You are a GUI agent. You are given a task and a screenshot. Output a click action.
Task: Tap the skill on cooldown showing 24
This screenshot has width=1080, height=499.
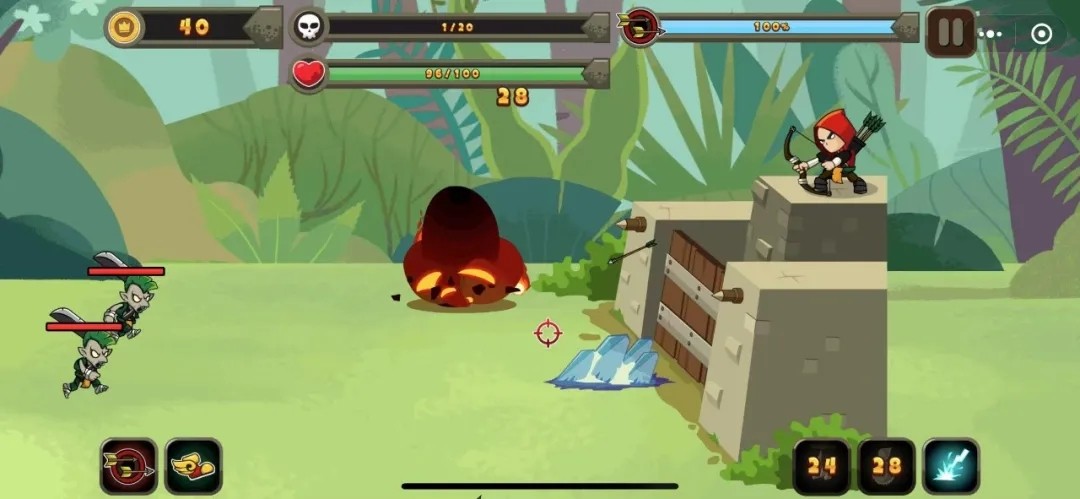pos(822,466)
